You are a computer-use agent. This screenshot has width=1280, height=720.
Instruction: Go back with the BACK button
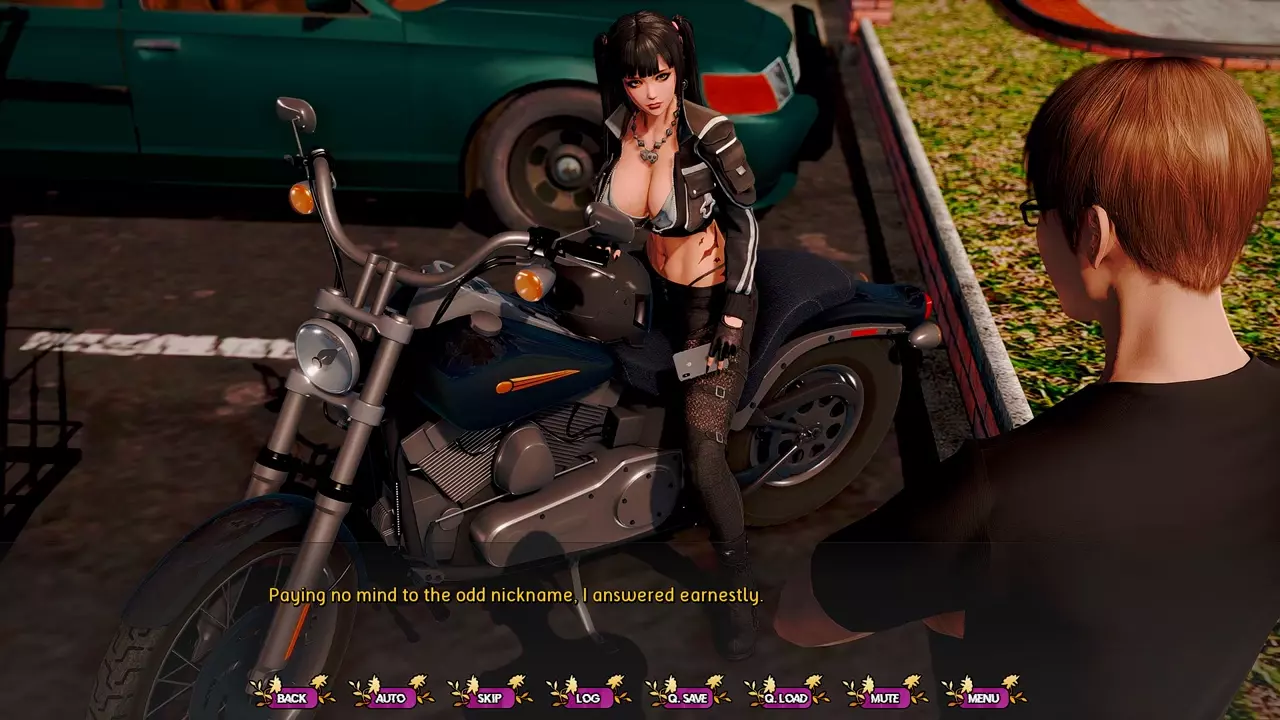(x=292, y=697)
